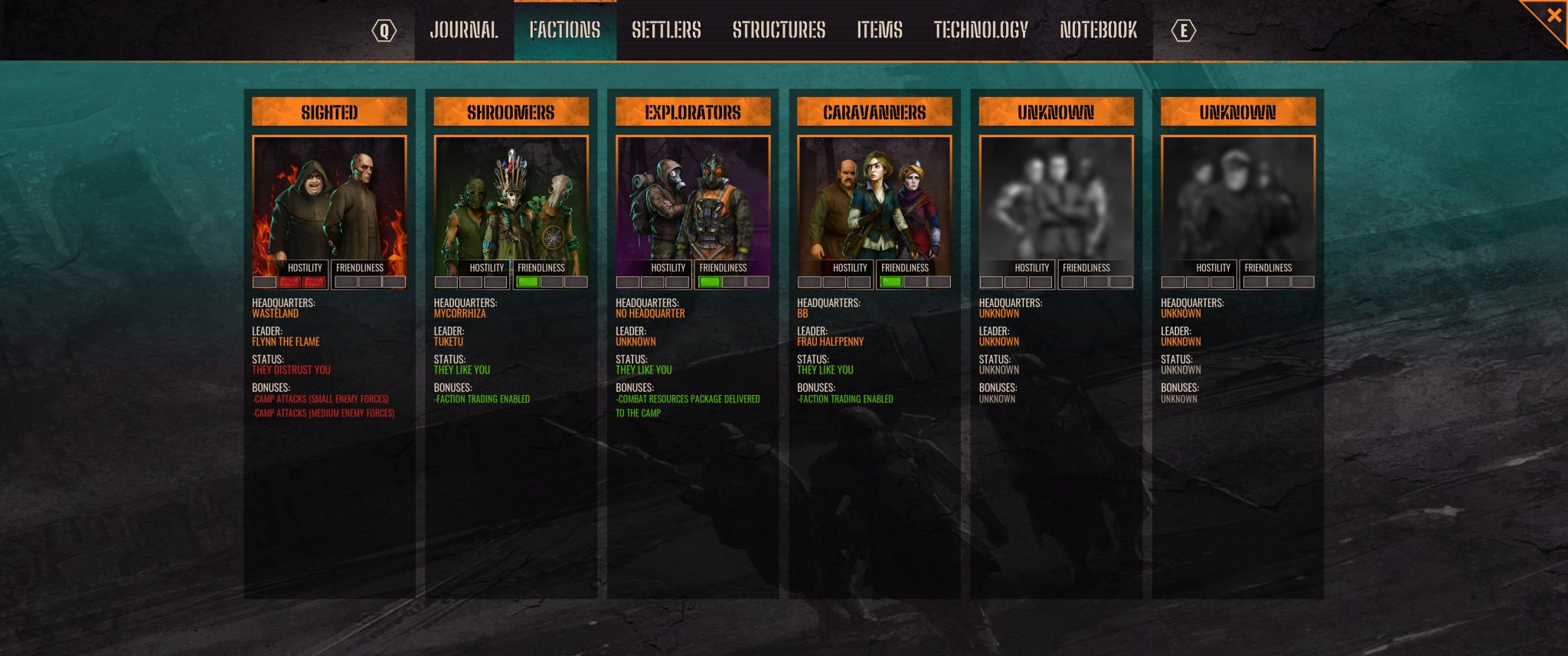Open the Journal tab

[464, 31]
